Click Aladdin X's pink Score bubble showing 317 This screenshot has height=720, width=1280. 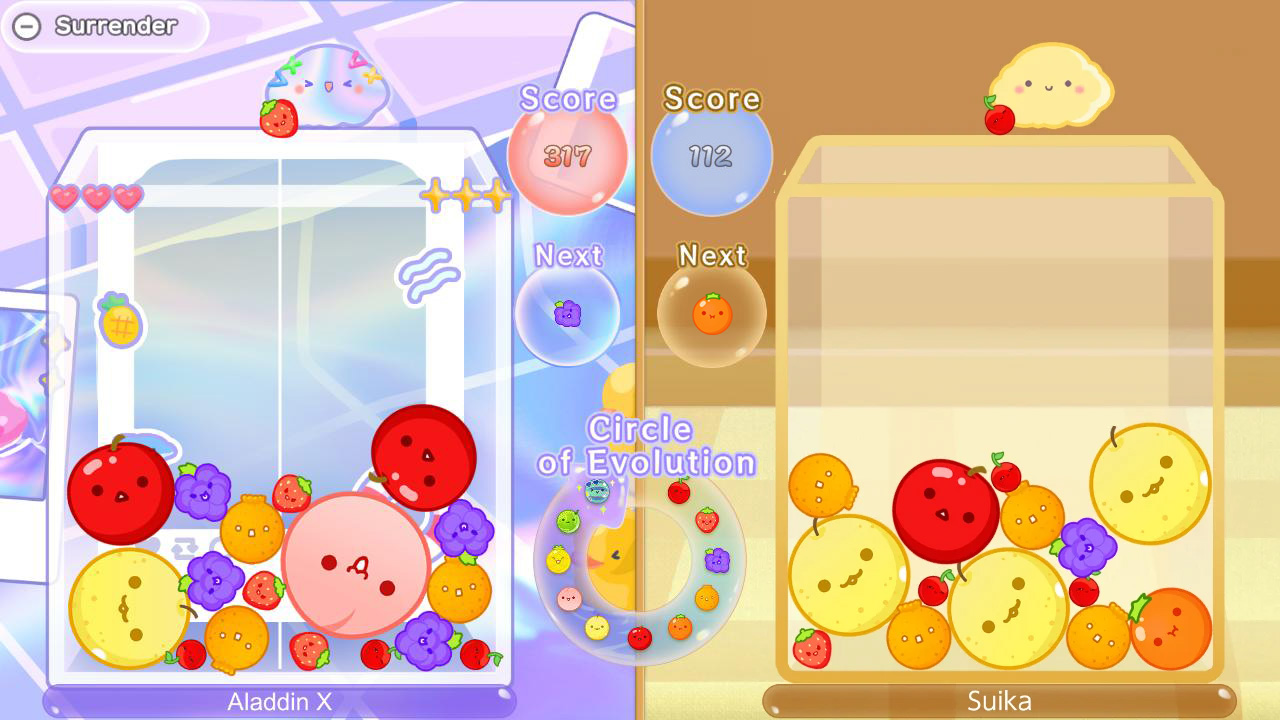pos(566,157)
